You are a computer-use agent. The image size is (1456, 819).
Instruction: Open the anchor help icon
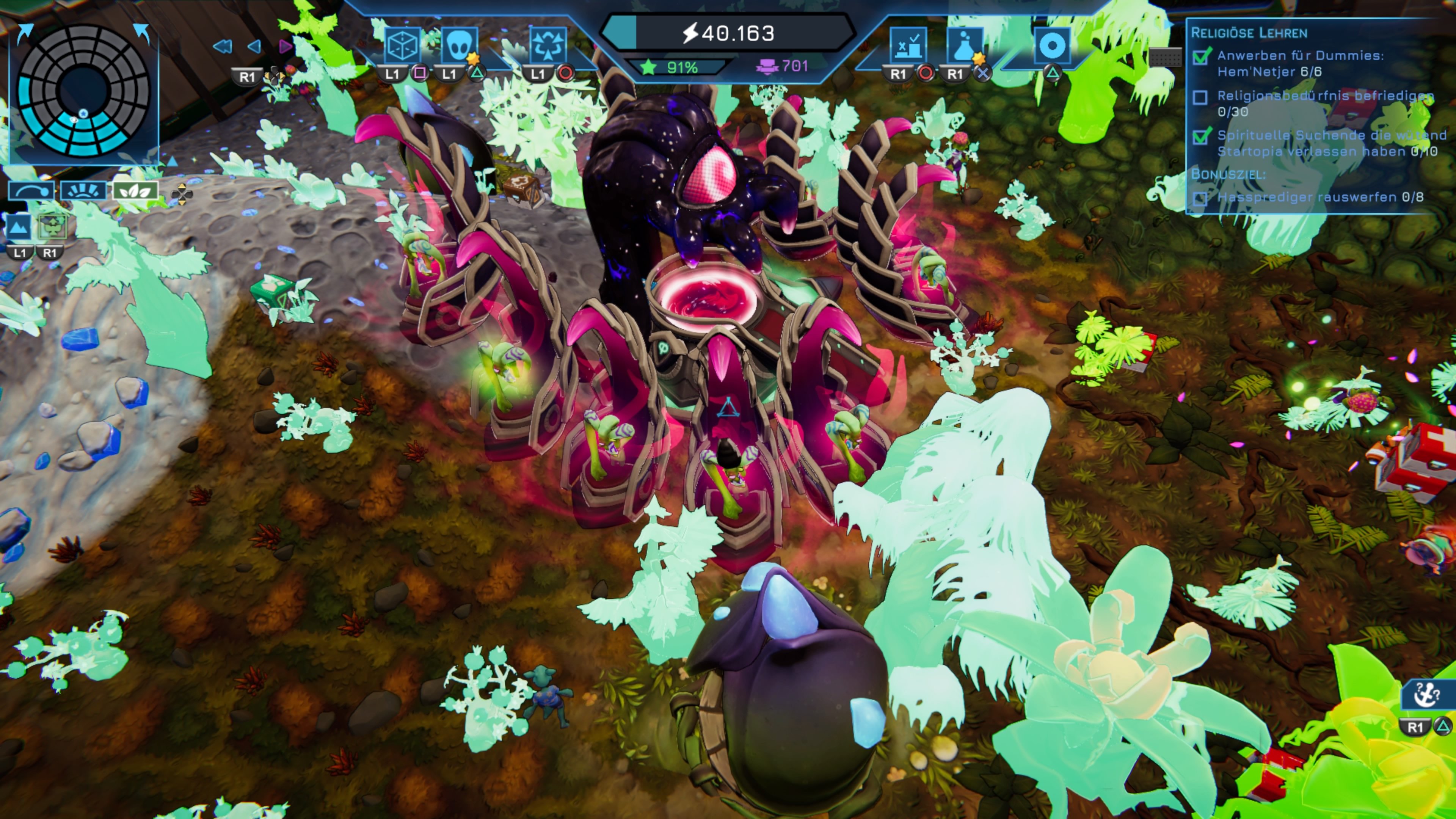pos(1425,695)
